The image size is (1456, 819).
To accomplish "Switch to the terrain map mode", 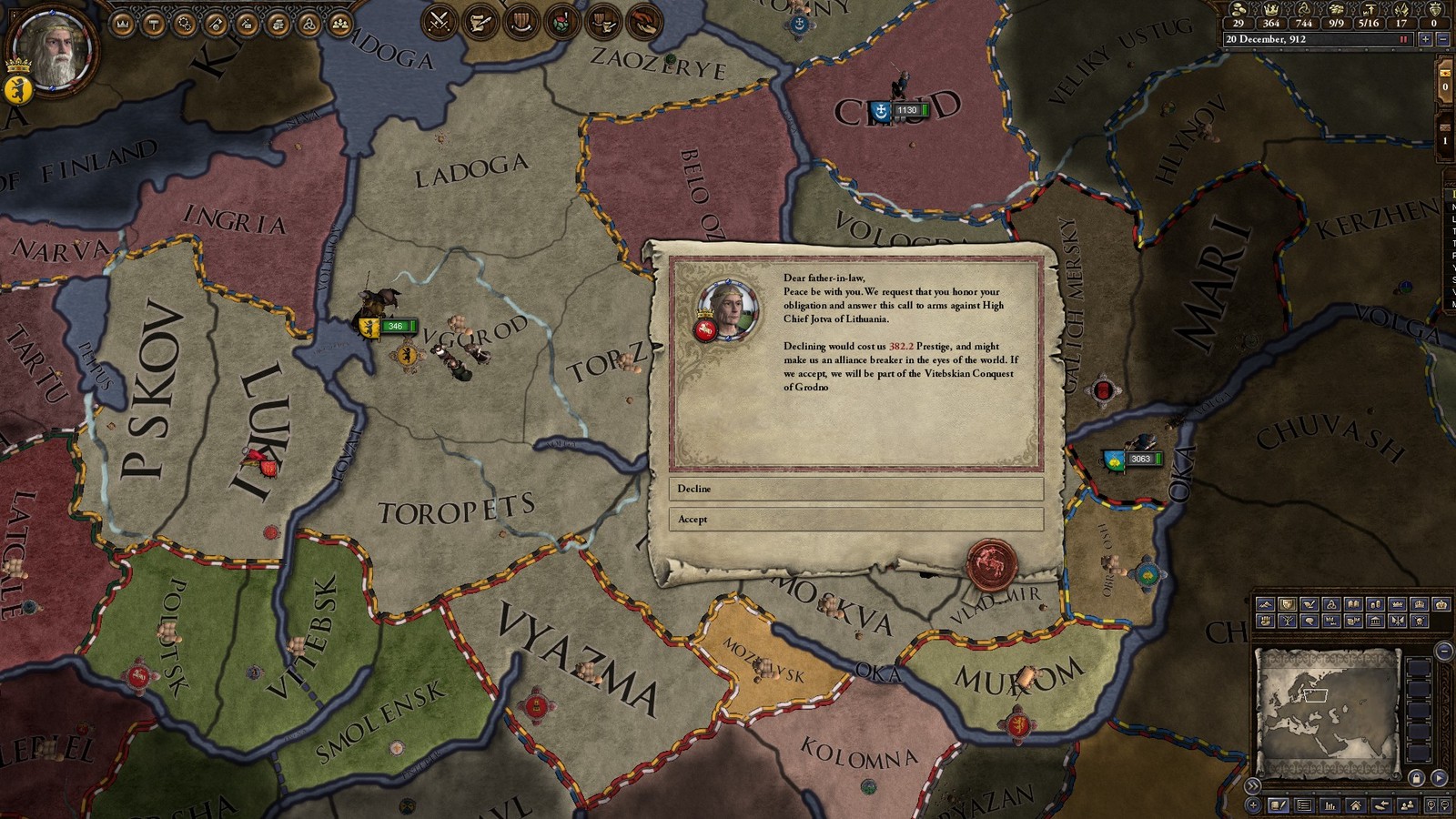I will pyautogui.click(x=1265, y=604).
